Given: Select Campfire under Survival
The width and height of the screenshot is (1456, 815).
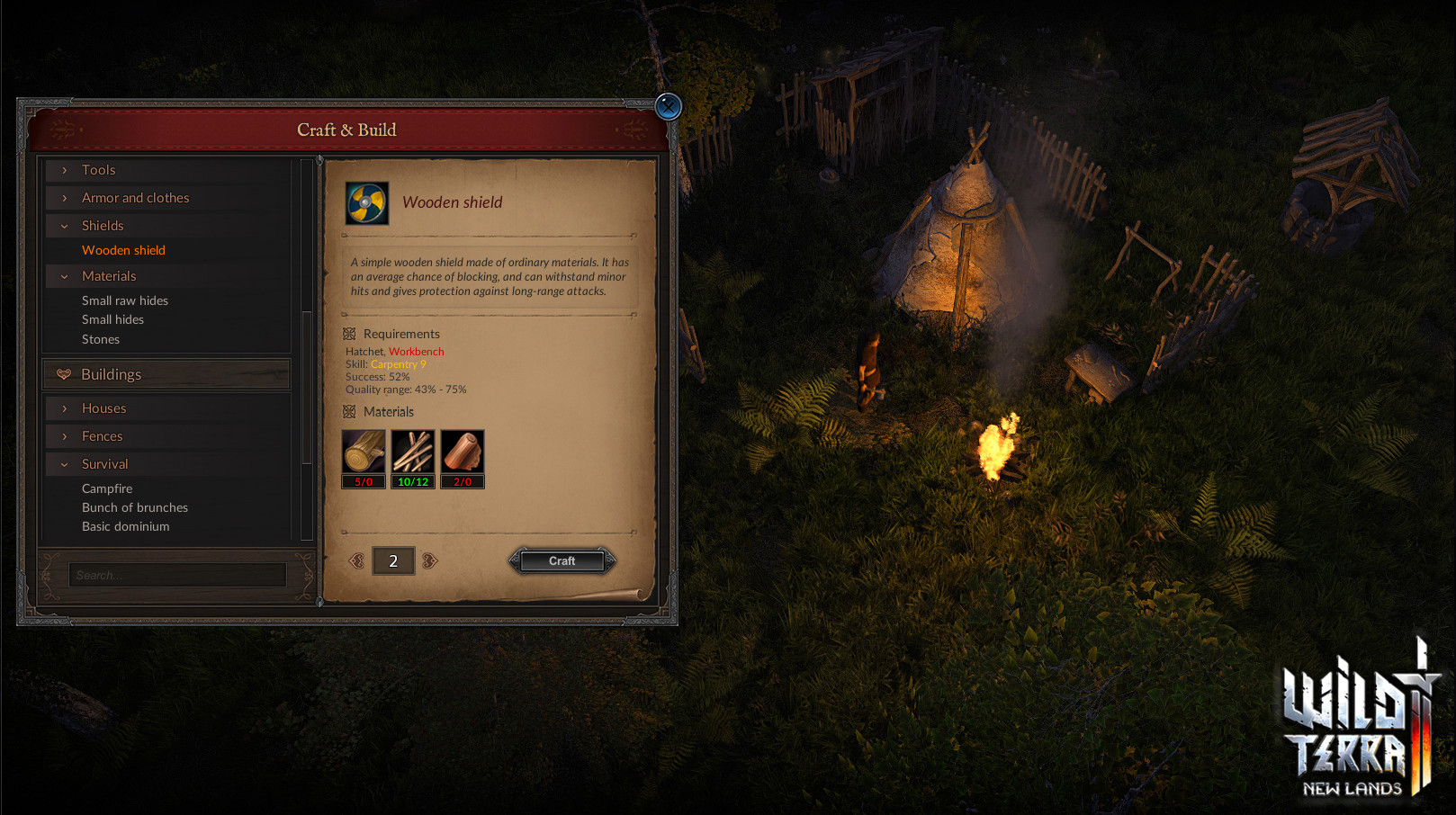Looking at the screenshot, I should tap(106, 488).
